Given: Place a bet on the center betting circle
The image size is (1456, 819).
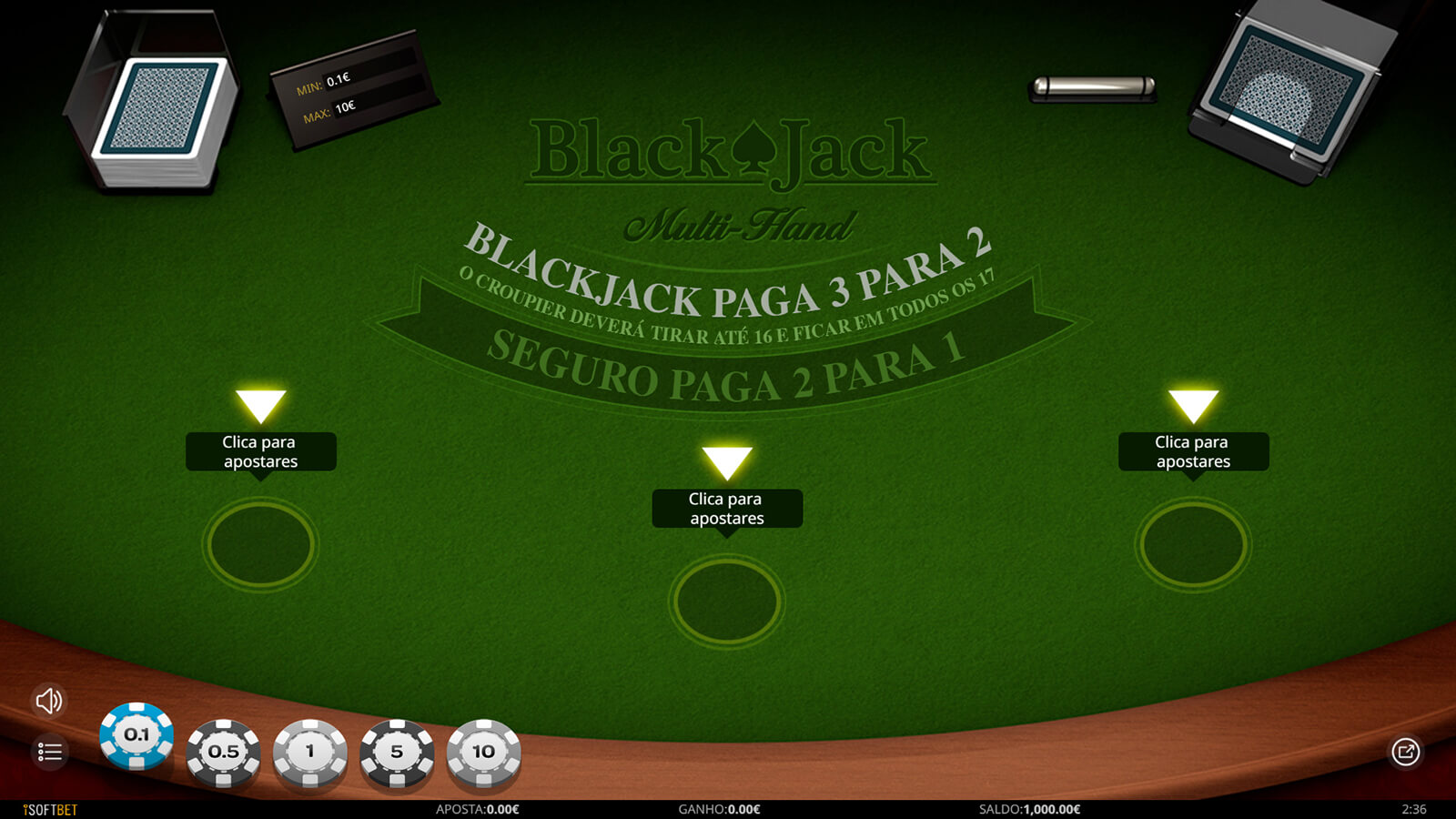Looking at the screenshot, I should (x=727, y=602).
